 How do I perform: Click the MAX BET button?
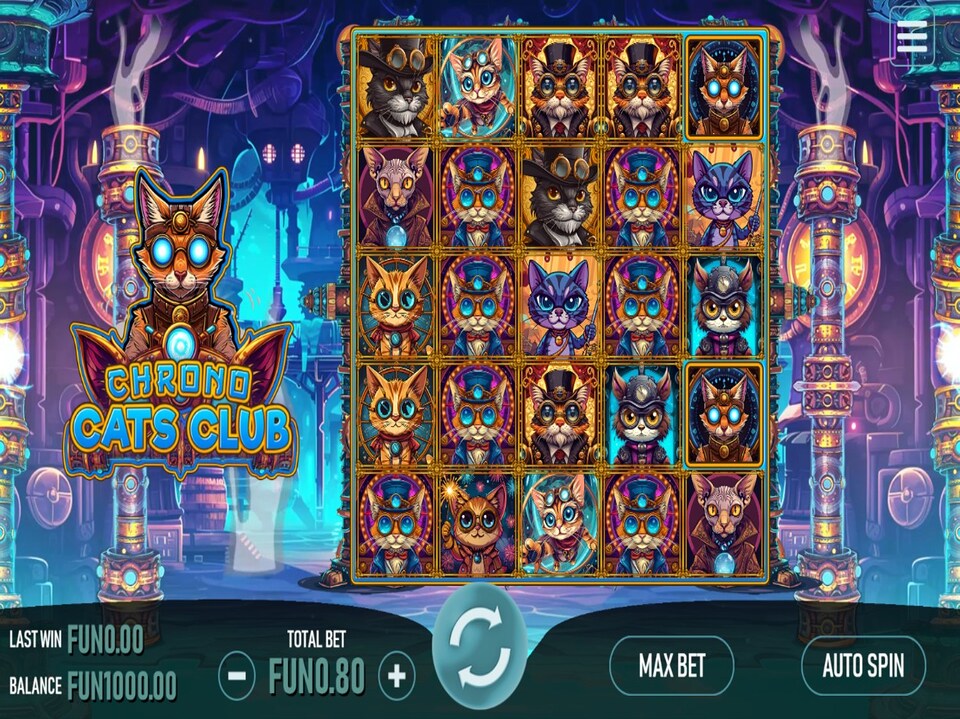672,665
